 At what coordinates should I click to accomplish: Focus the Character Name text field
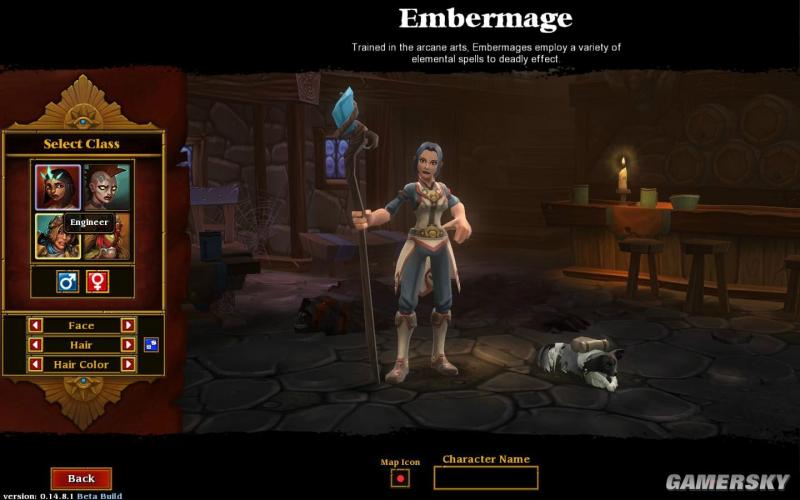point(485,478)
